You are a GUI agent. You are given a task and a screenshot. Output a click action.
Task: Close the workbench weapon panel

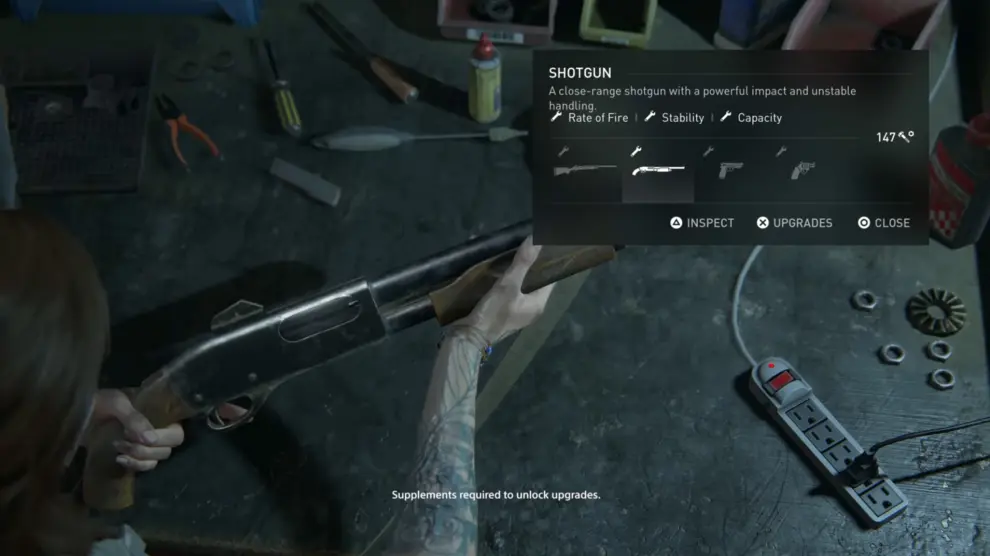tap(884, 223)
